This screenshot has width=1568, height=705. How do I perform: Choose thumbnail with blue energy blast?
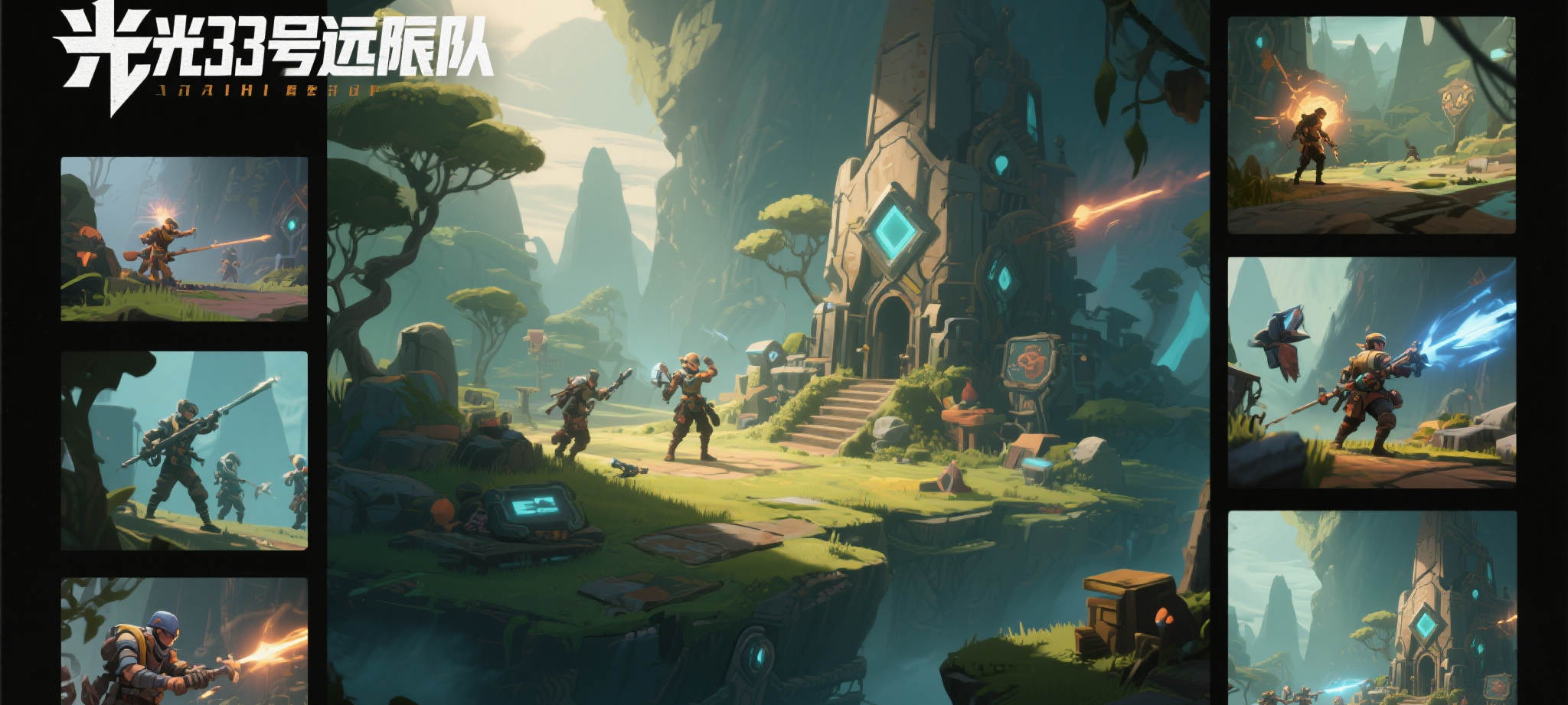tap(1371, 372)
